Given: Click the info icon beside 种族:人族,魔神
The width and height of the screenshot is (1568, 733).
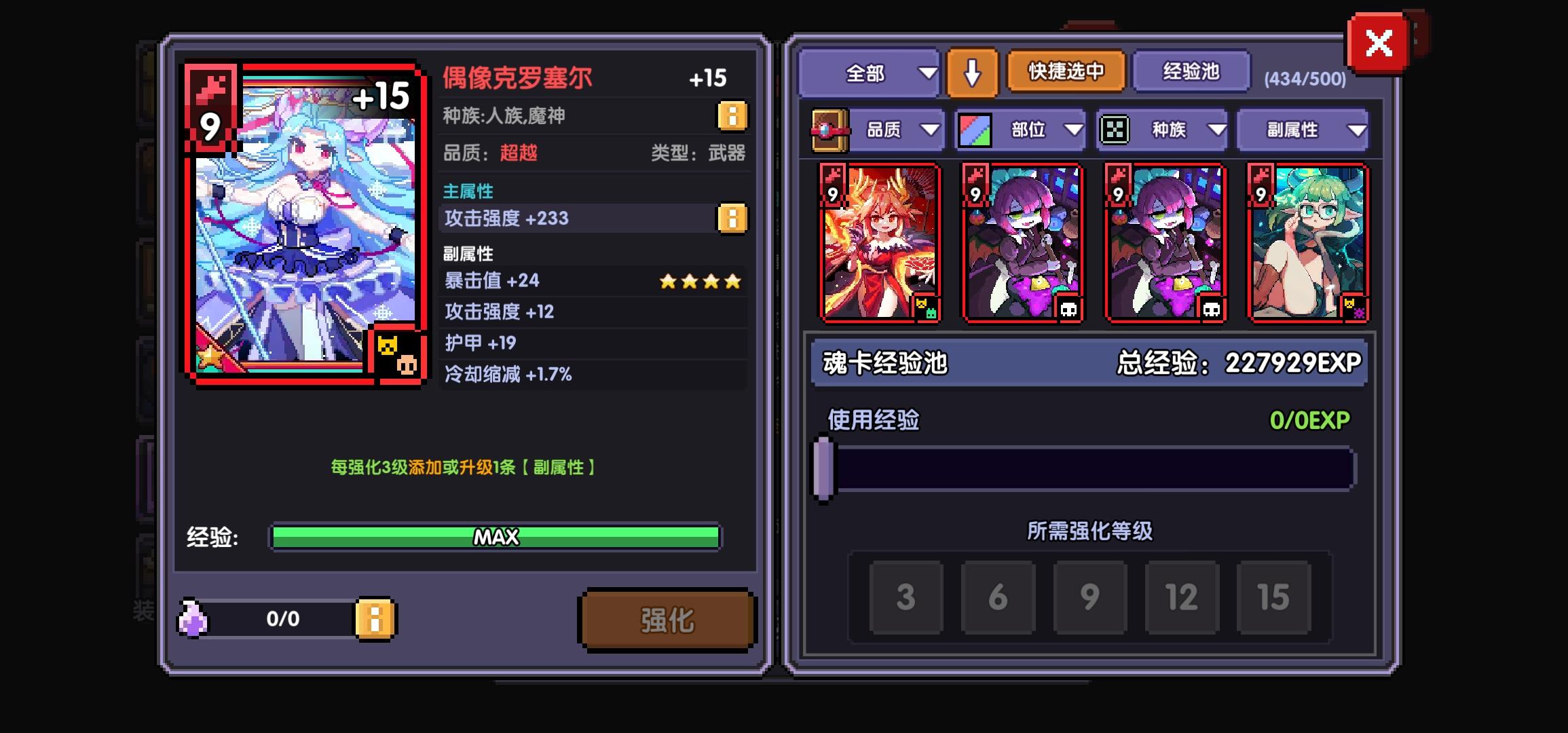Looking at the screenshot, I should point(731,115).
